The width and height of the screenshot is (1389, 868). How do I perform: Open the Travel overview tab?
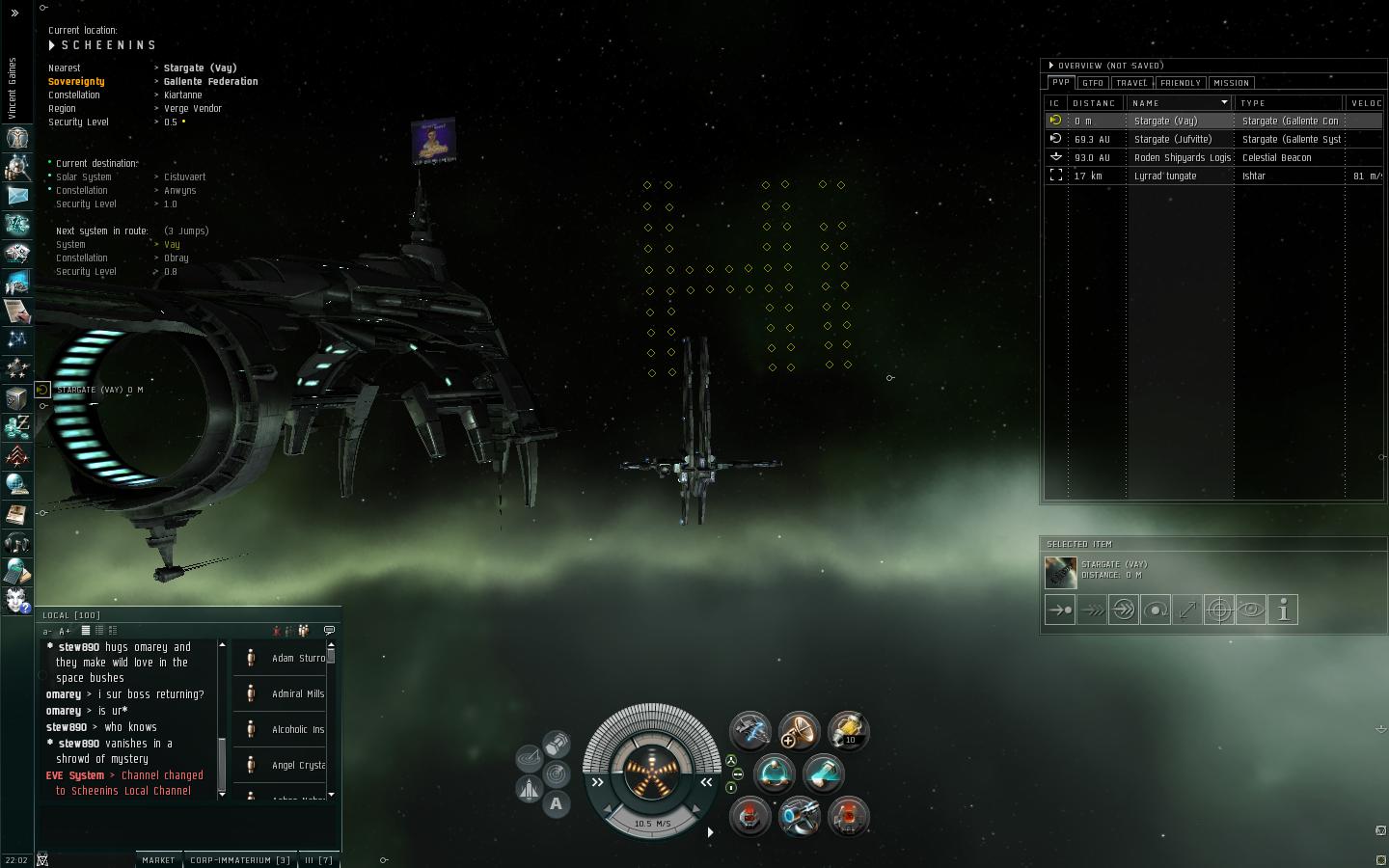click(1131, 83)
